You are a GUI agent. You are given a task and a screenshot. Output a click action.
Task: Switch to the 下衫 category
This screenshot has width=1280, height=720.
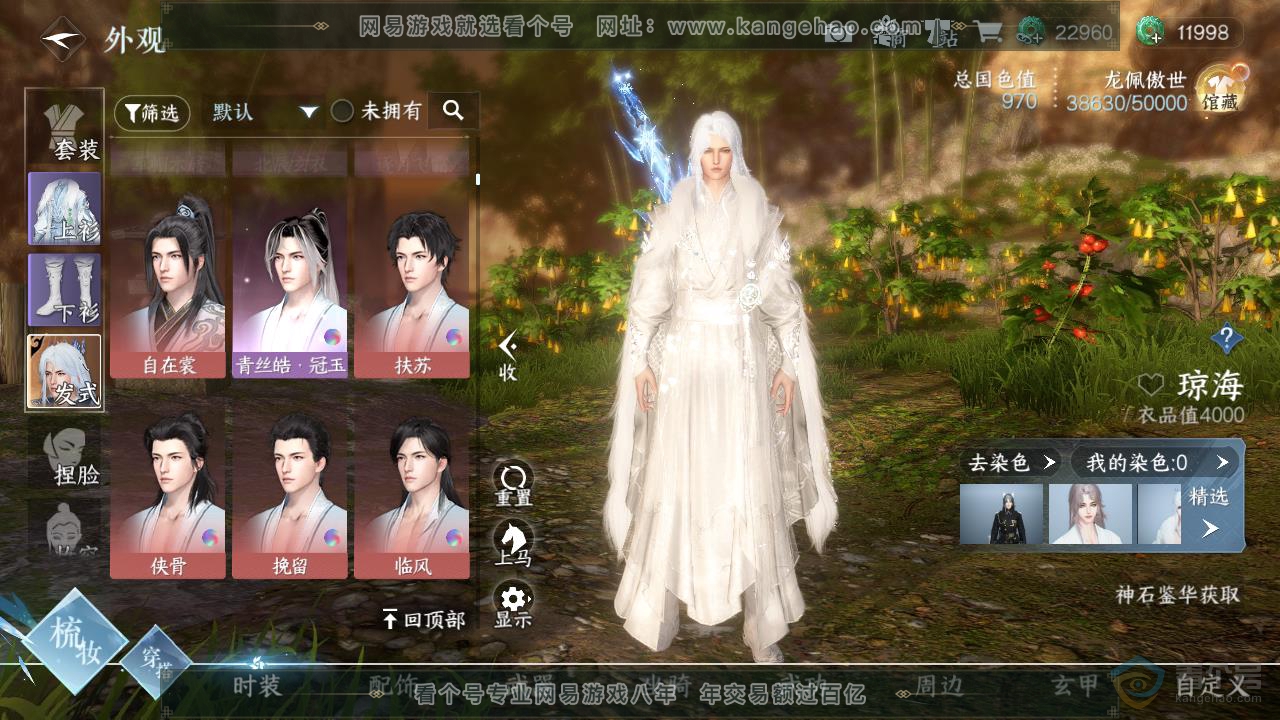(65, 289)
